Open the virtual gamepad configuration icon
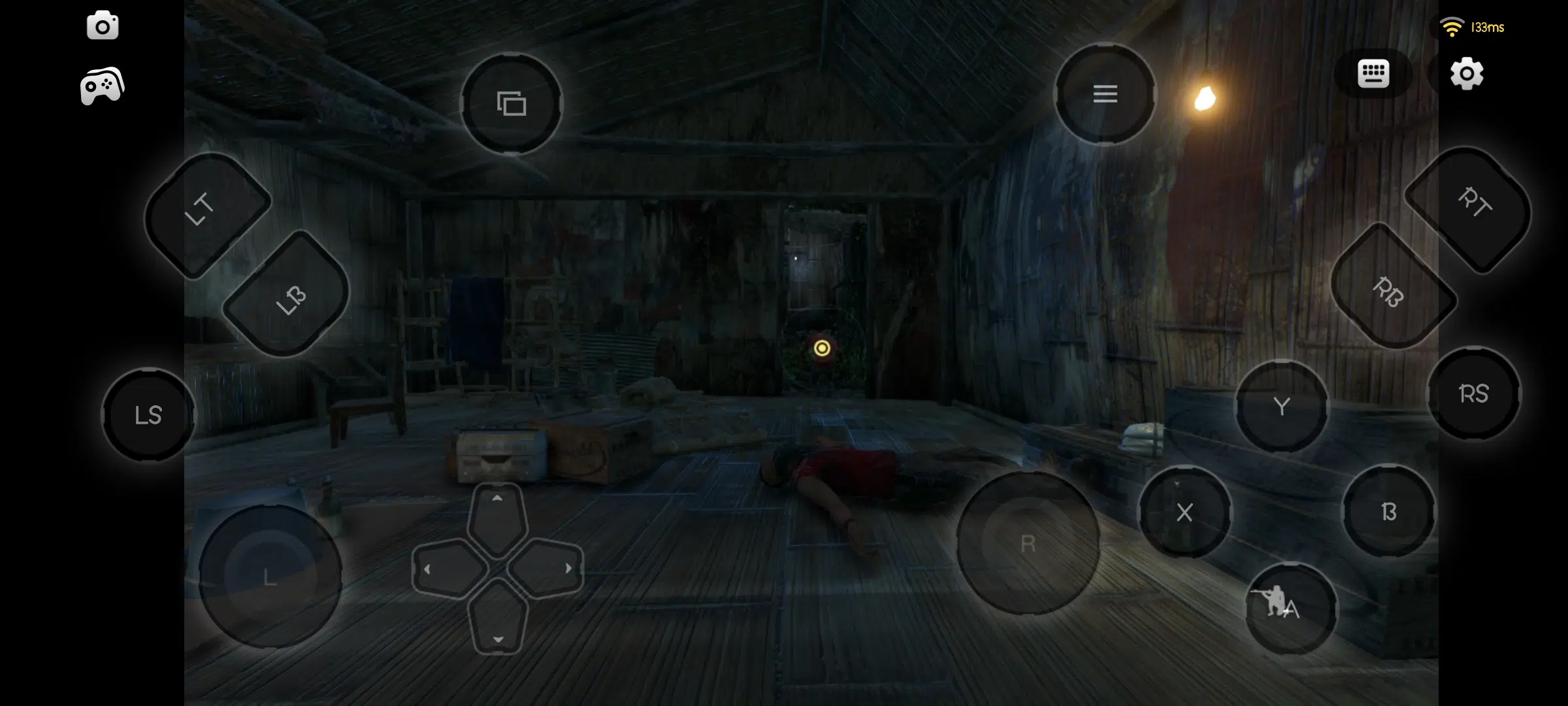This screenshot has height=706, width=1568. pos(101,86)
